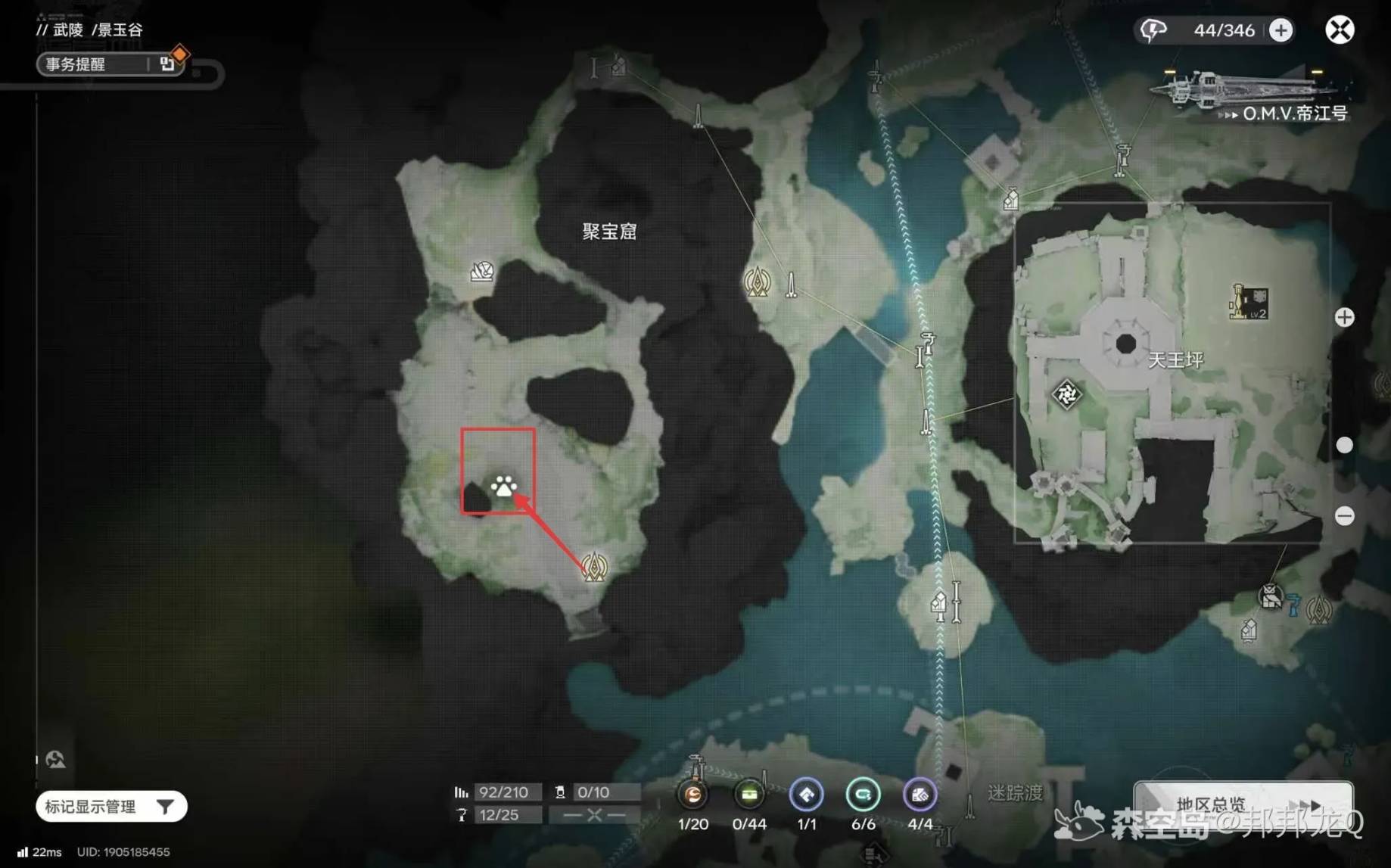The width and height of the screenshot is (1391, 868).
Task: Add stamina with the plus button
Action: [1281, 30]
